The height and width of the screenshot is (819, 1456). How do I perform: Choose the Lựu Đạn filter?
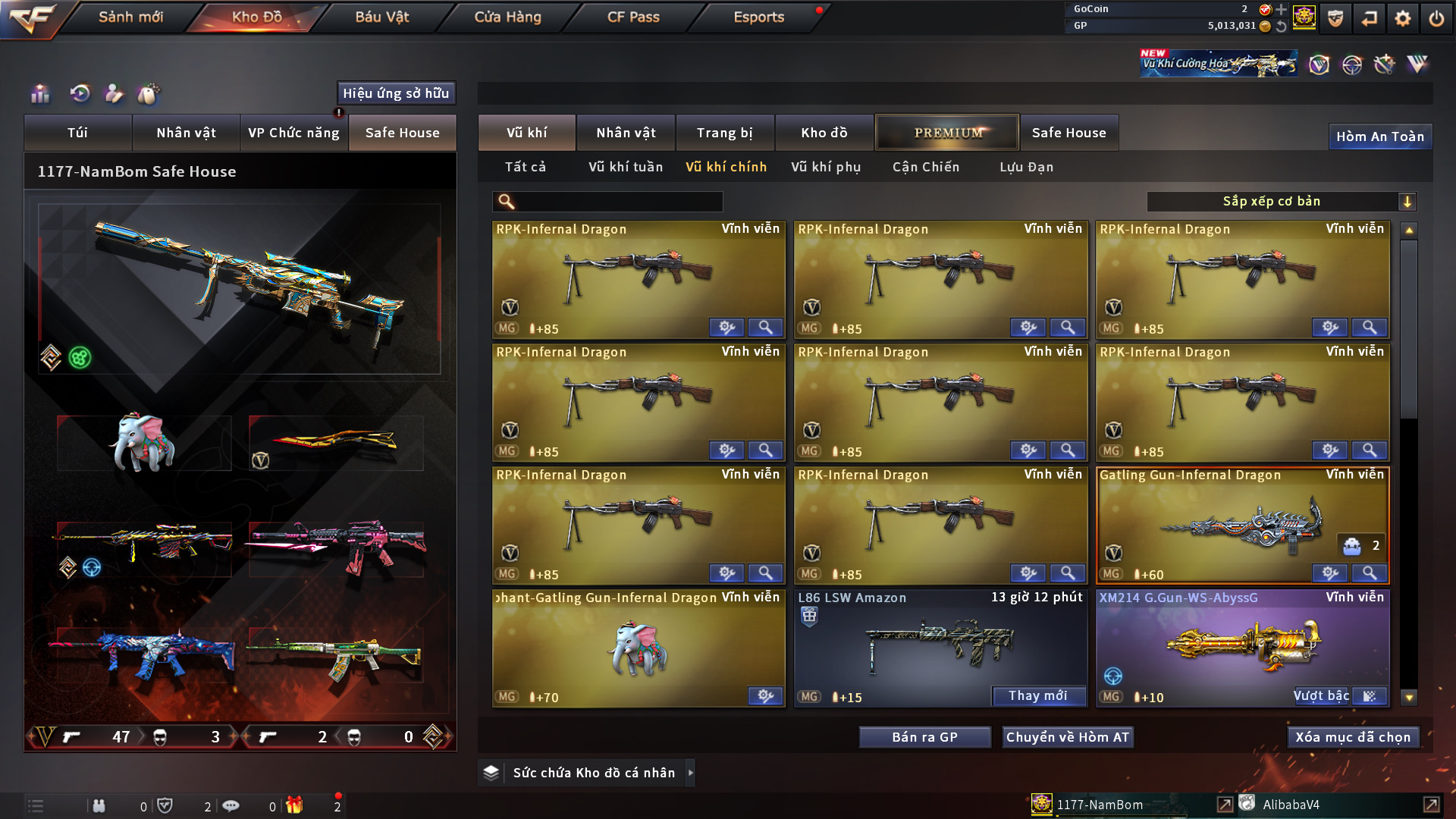[1026, 167]
